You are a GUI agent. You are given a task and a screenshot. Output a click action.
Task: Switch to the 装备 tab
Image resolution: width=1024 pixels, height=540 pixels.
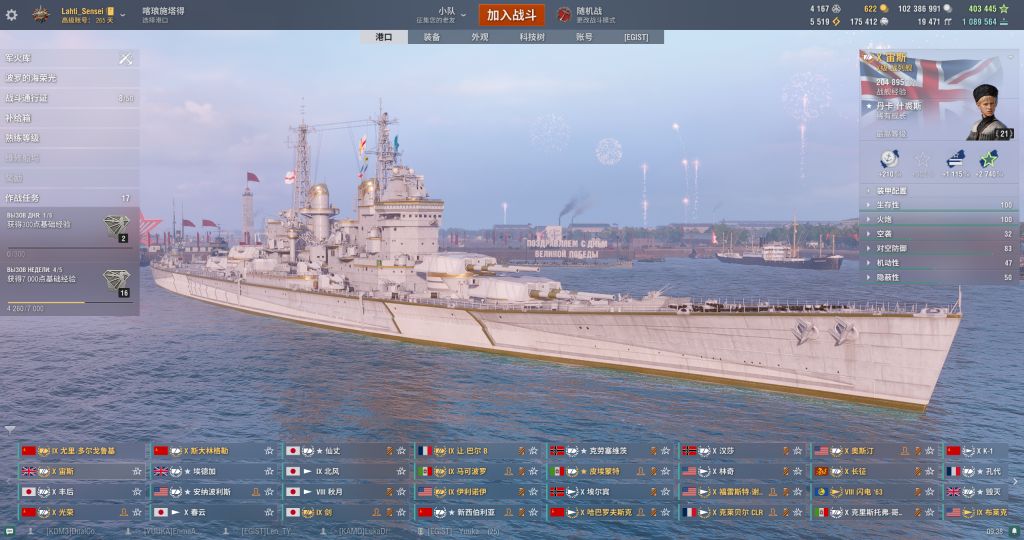[x=431, y=37]
